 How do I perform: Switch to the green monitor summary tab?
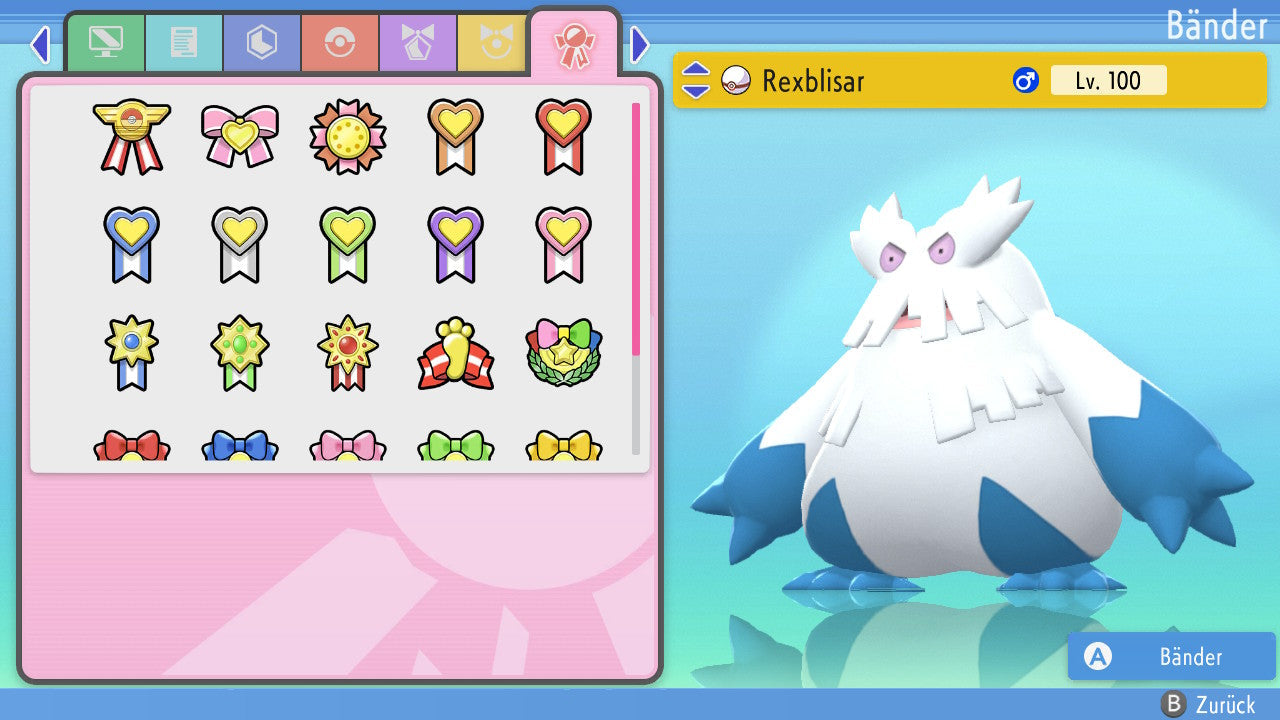click(x=105, y=43)
